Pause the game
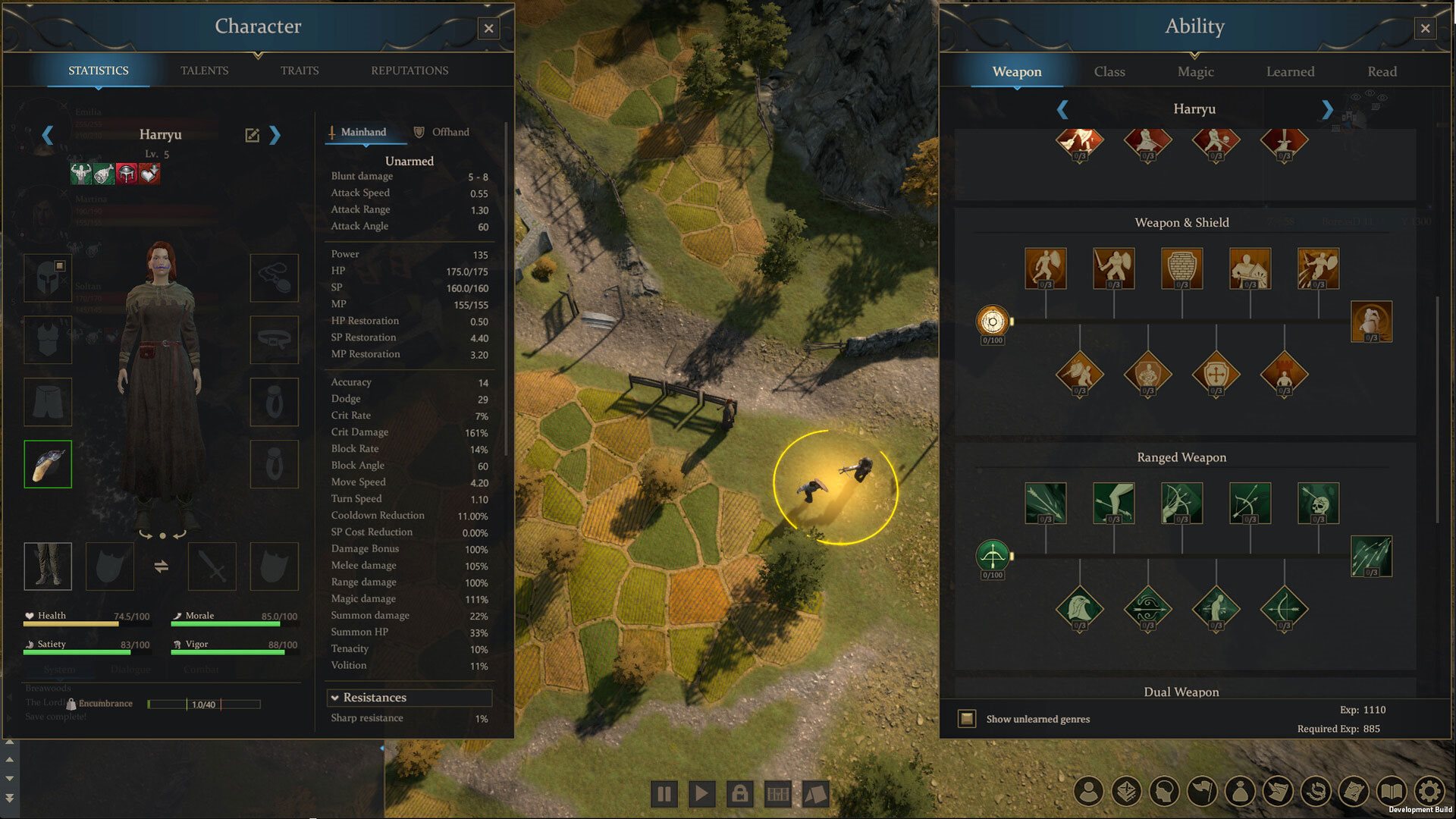The width and height of the screenshot is (1456, 819). 664,794
